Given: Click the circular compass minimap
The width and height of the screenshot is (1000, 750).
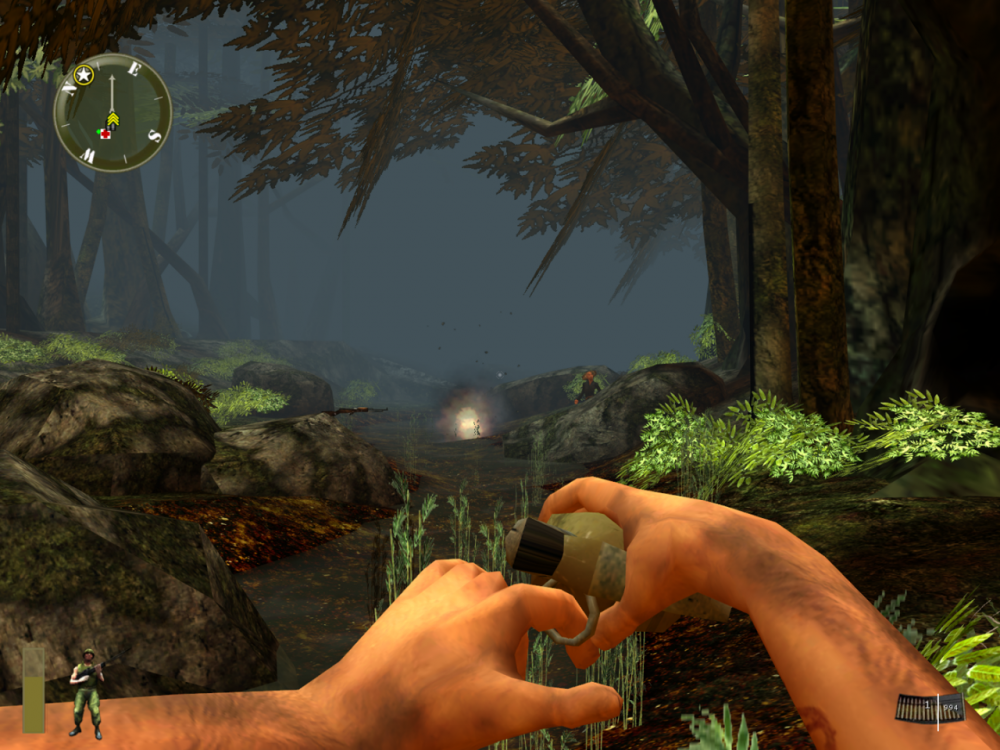Looking at the screenshot, I should pyautogui.click(x=112, y=112).
